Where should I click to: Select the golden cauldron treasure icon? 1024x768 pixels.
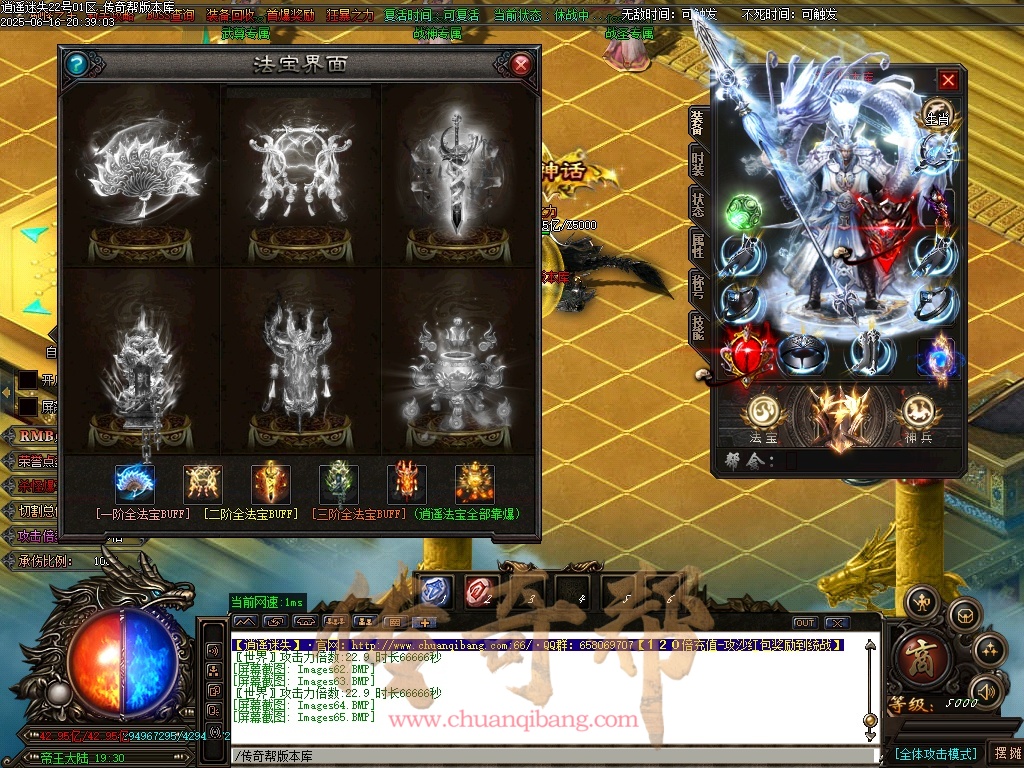[475, 484]
